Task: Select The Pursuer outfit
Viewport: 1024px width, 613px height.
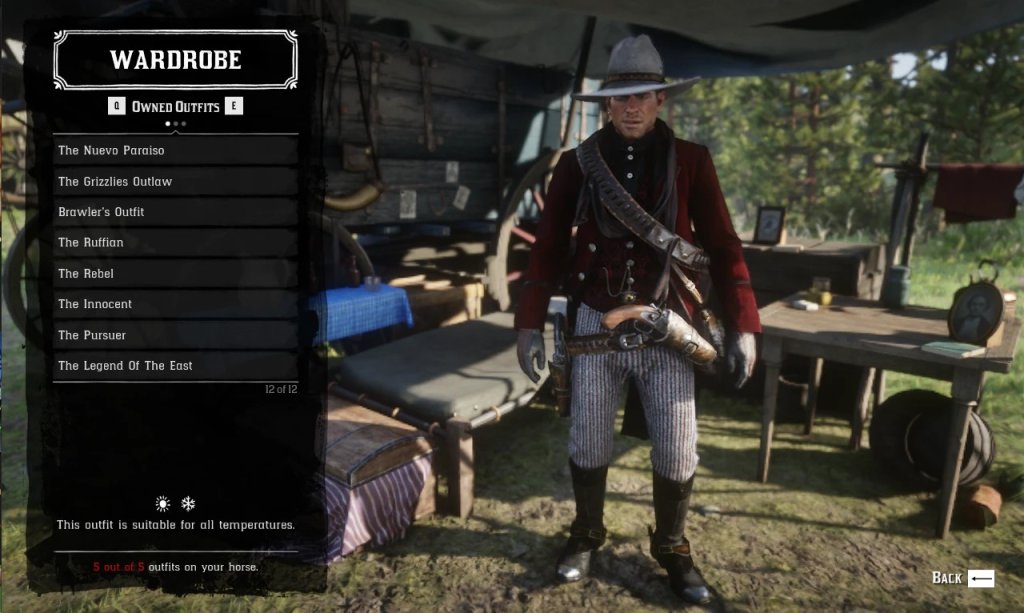Action: click(175, 335)
